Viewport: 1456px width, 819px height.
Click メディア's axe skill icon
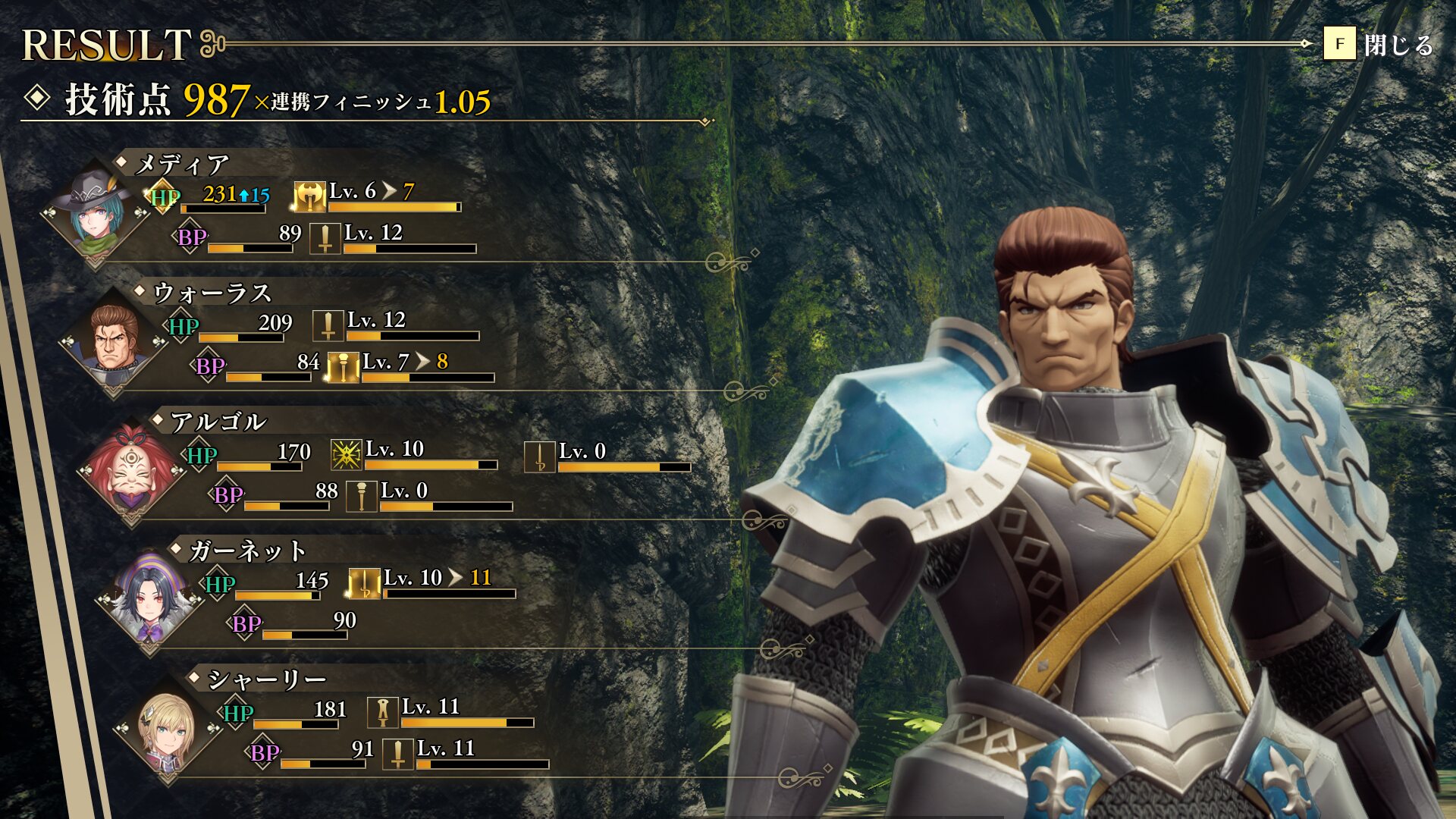coord(309,197)
